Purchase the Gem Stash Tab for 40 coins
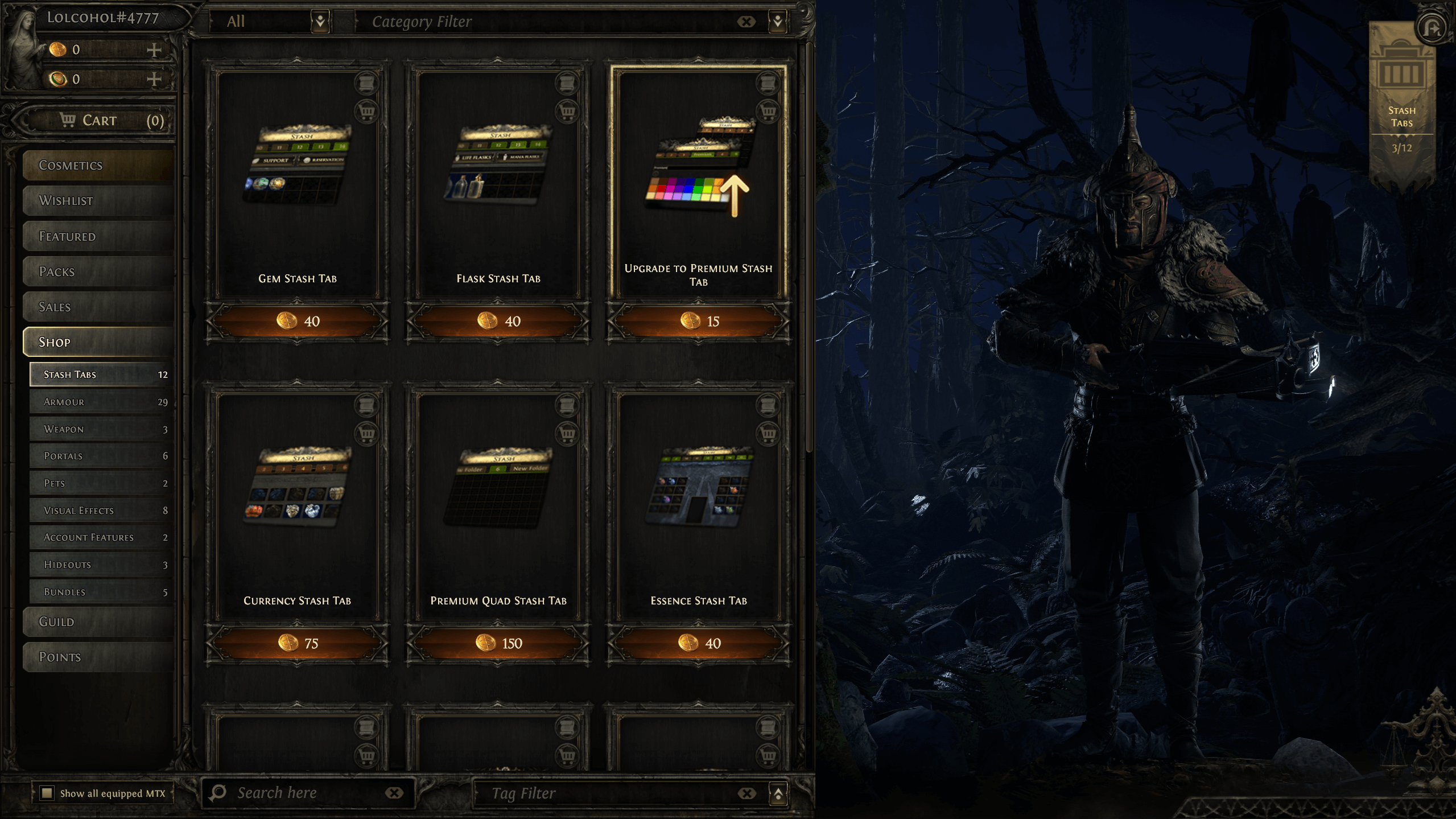 (x=297, y=320)
